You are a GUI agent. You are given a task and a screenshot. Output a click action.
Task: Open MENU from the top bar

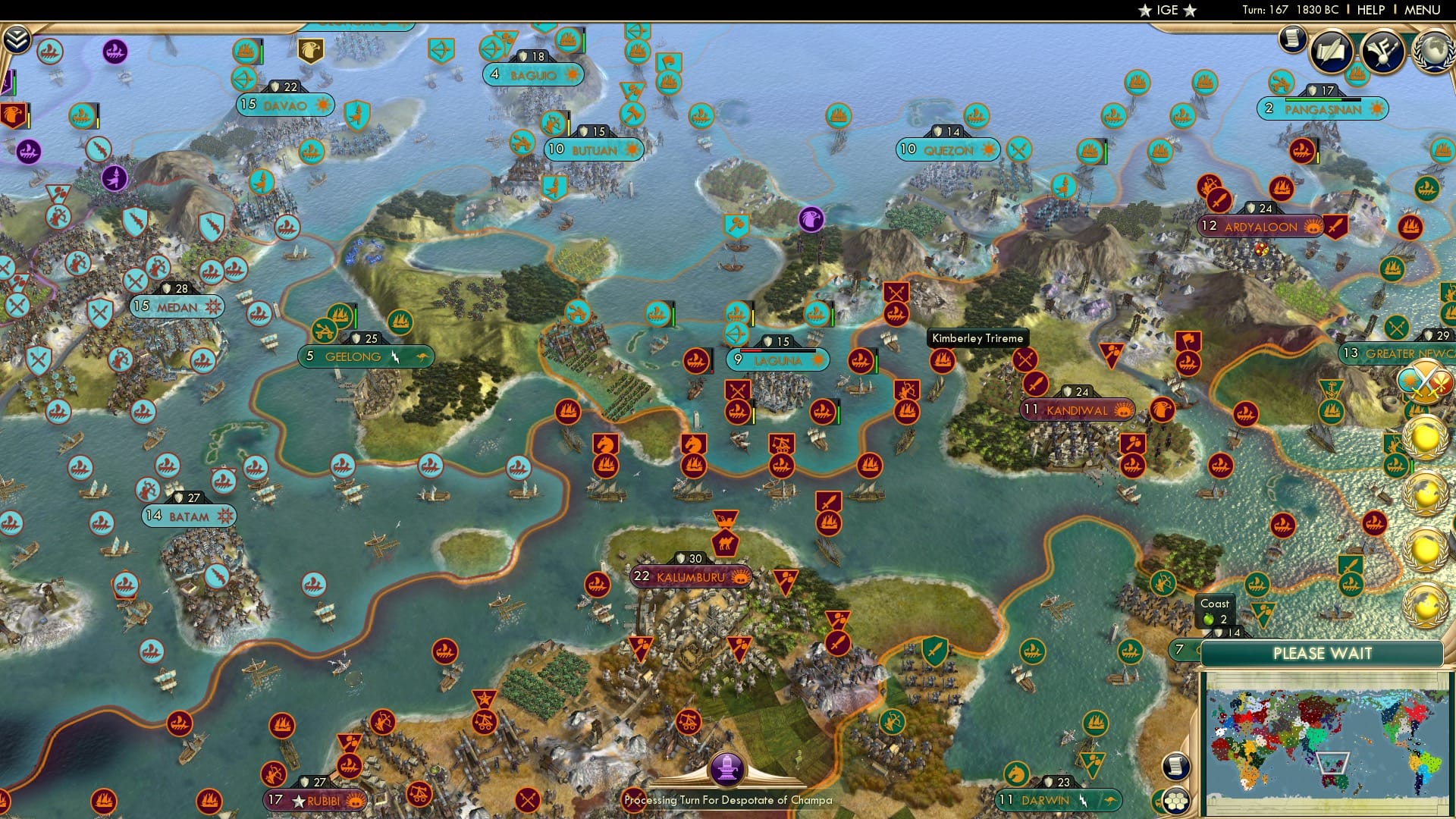click(x=1424, y=10)
